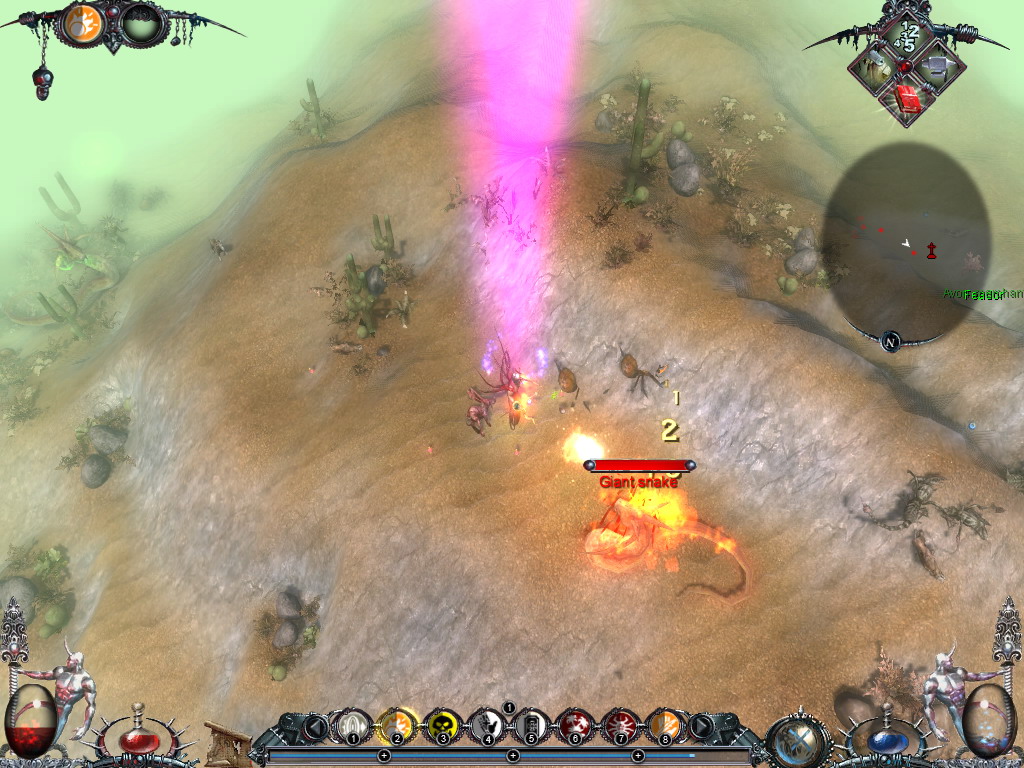This screenshot has height=768, width=1024.
Task: Cast the red skill in slot 6
Action: (x=576, y=724)
